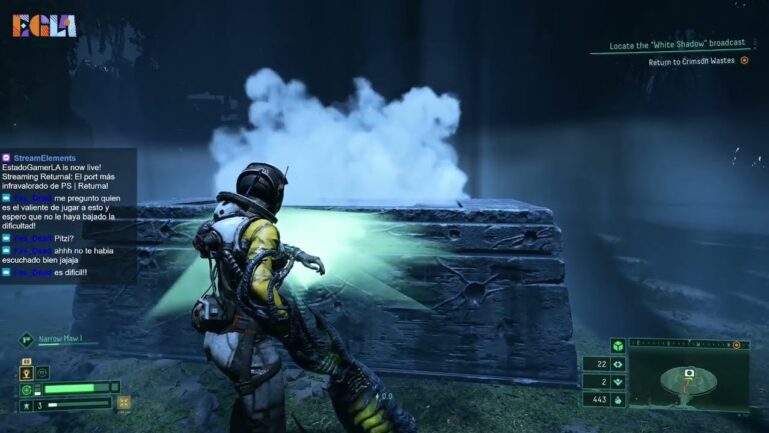This screenshot has height=433, width=769.
Task: Click the green cube icon above the counters
Action: click(x=618, y=345)
